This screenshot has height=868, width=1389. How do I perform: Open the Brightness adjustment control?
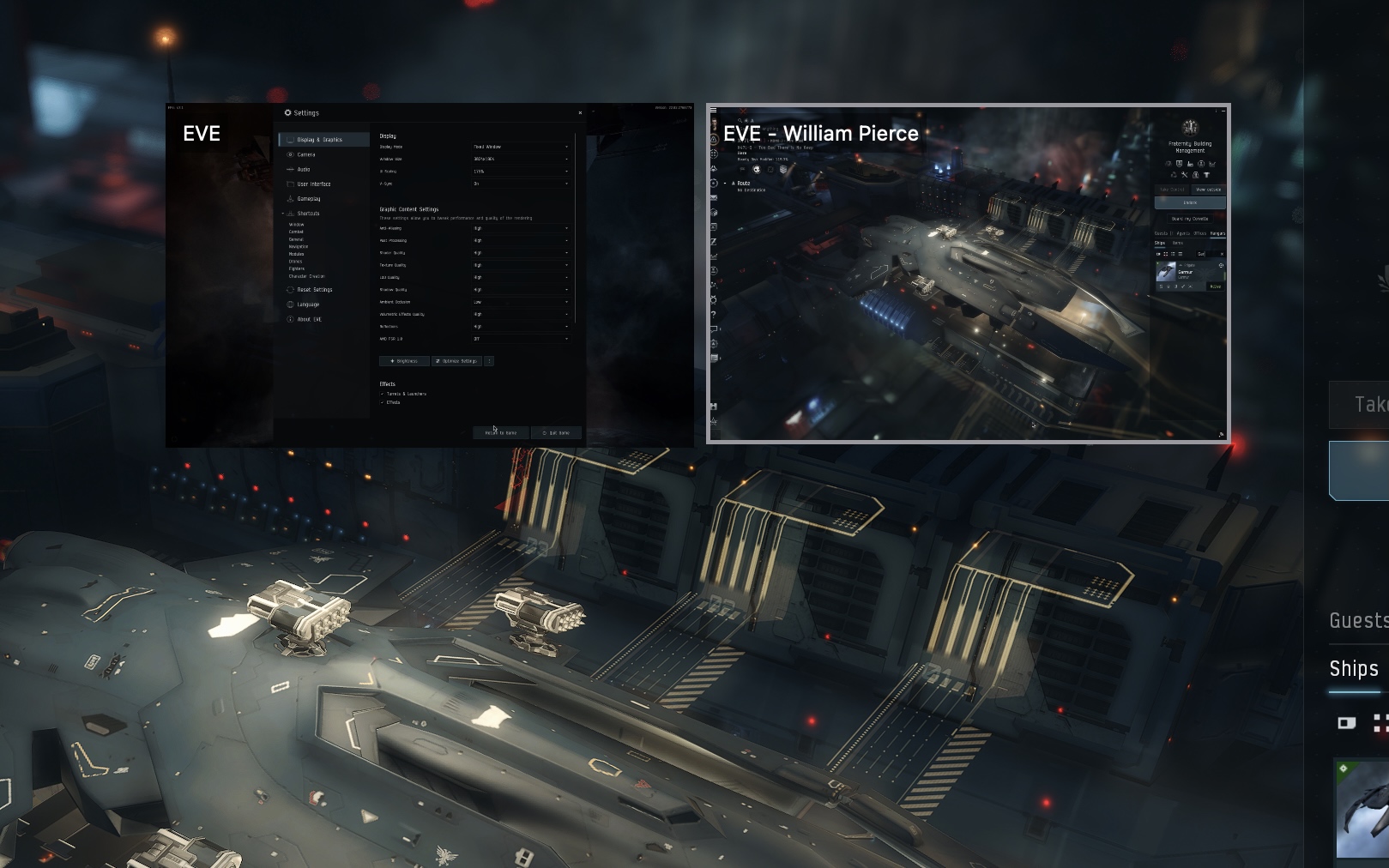(x=404, y=361)
